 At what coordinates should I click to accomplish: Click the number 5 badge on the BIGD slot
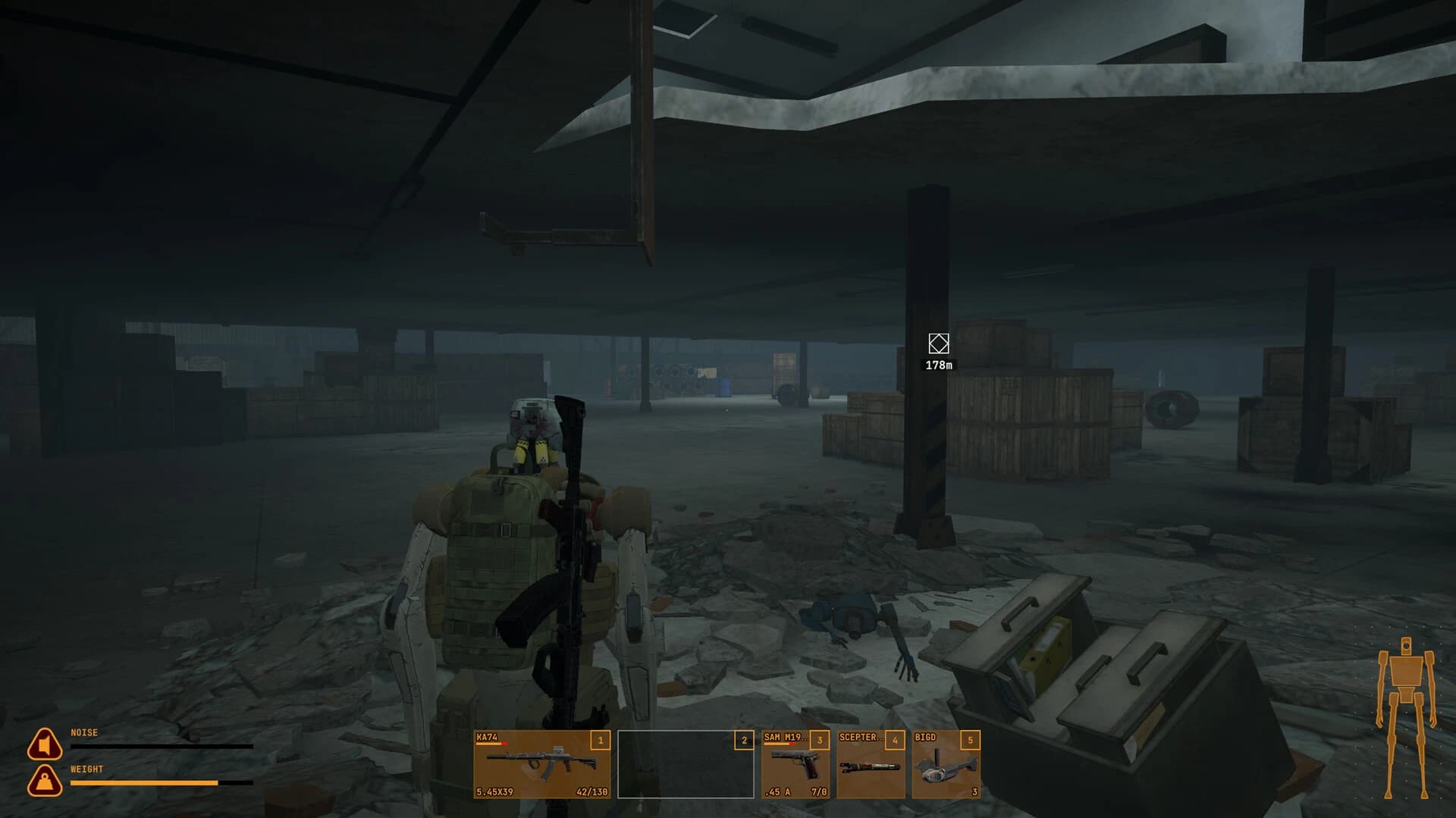tap(969, 741)
